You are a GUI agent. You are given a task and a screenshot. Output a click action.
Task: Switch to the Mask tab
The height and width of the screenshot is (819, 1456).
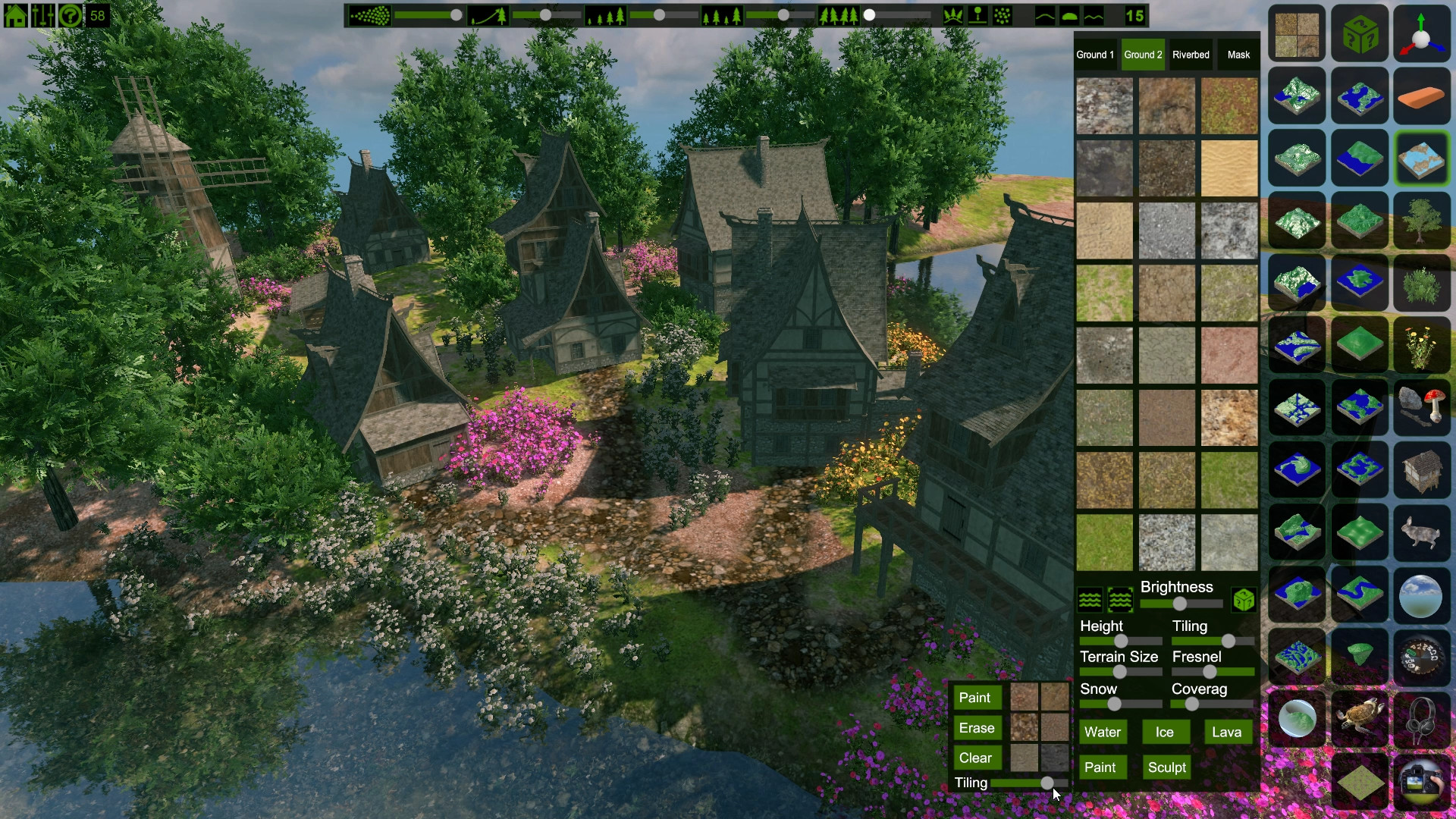tap(1238, 54)
